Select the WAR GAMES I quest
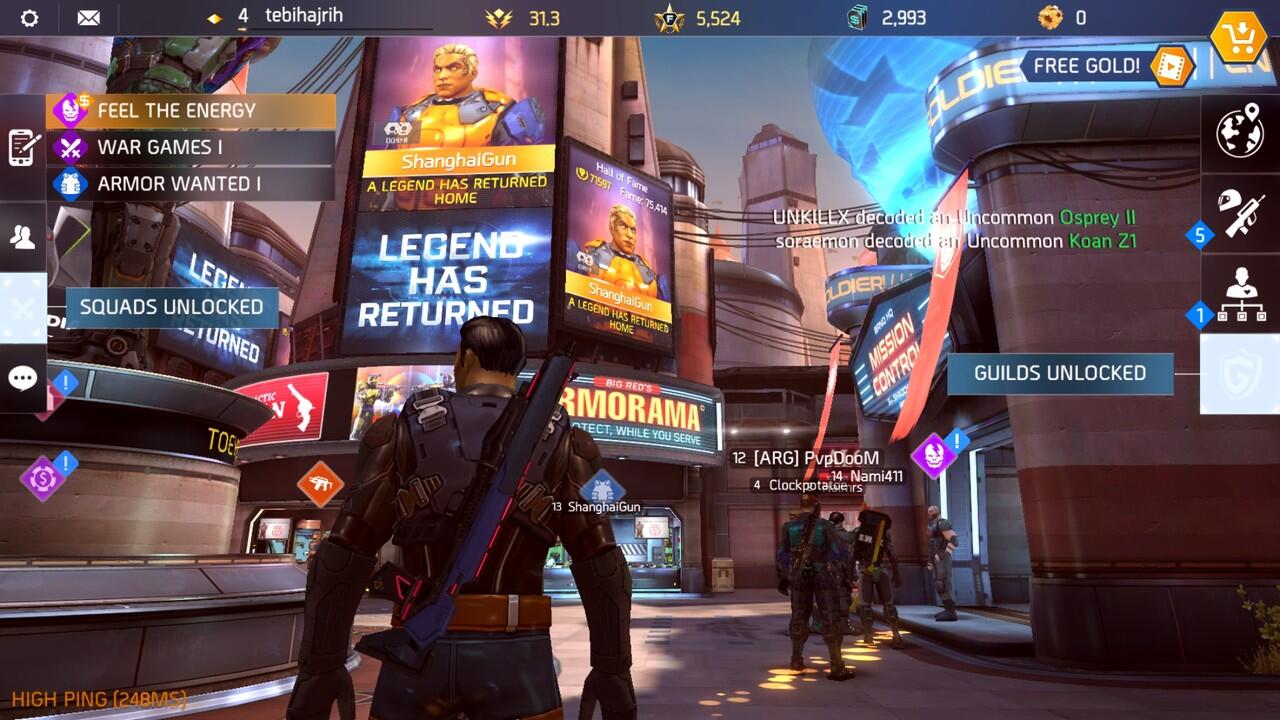The image size is (1280, 720). [x=190, y=147]
